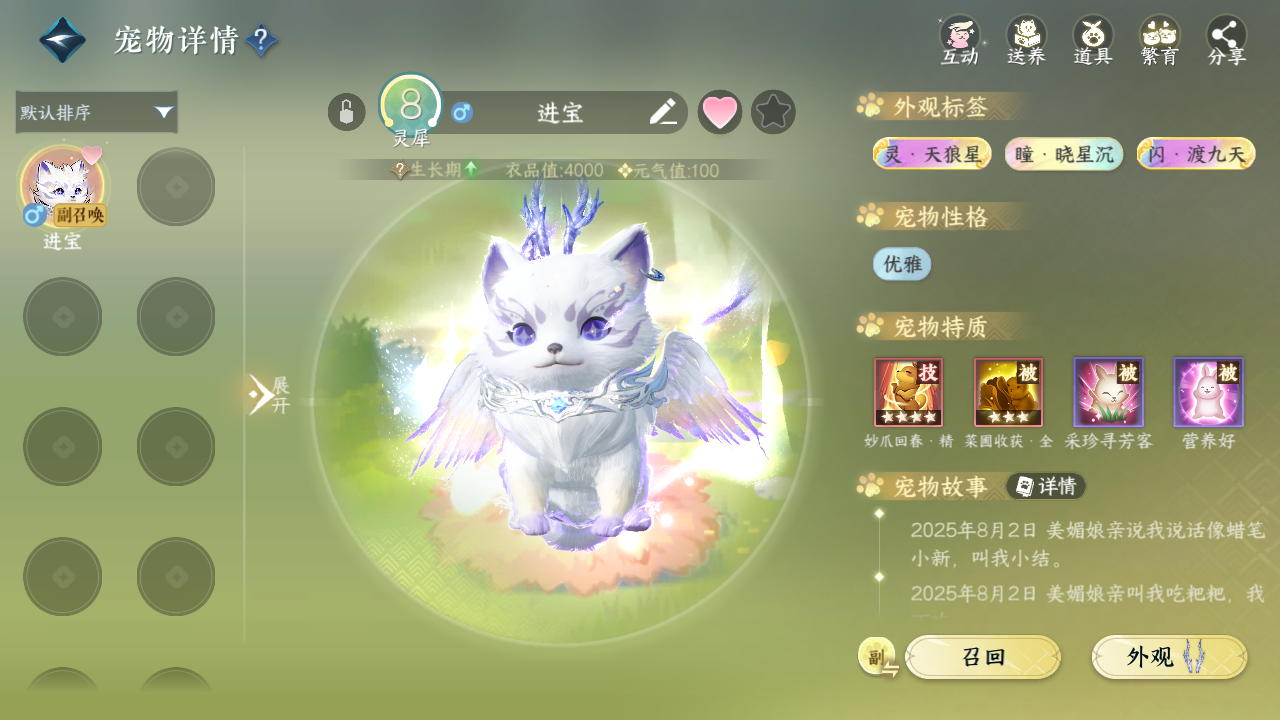Select the pet 进宝 portrait in the list
The image size is (1280, 720).
tap(62, 186)
